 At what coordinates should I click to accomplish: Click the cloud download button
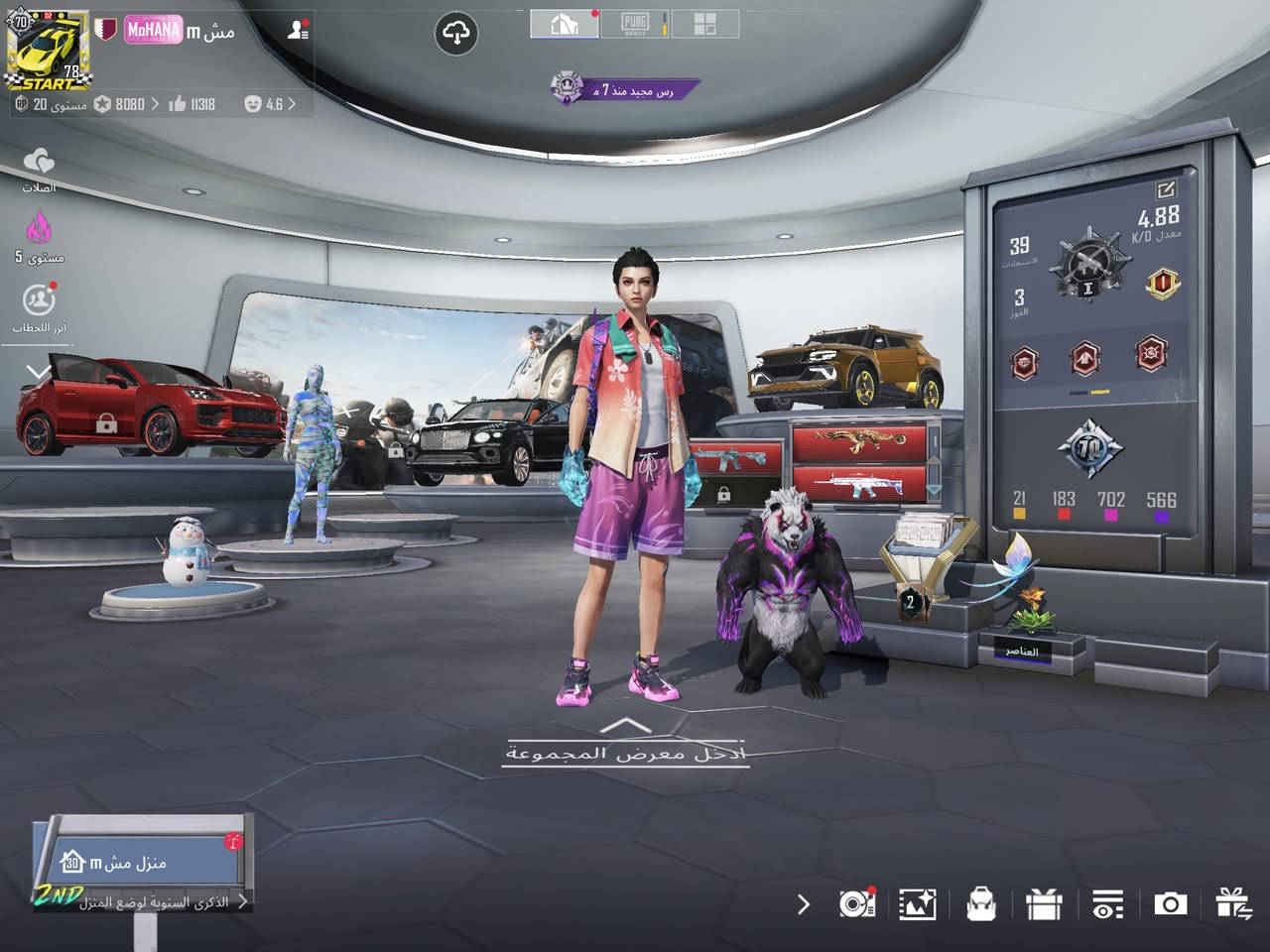click(456, 34)
